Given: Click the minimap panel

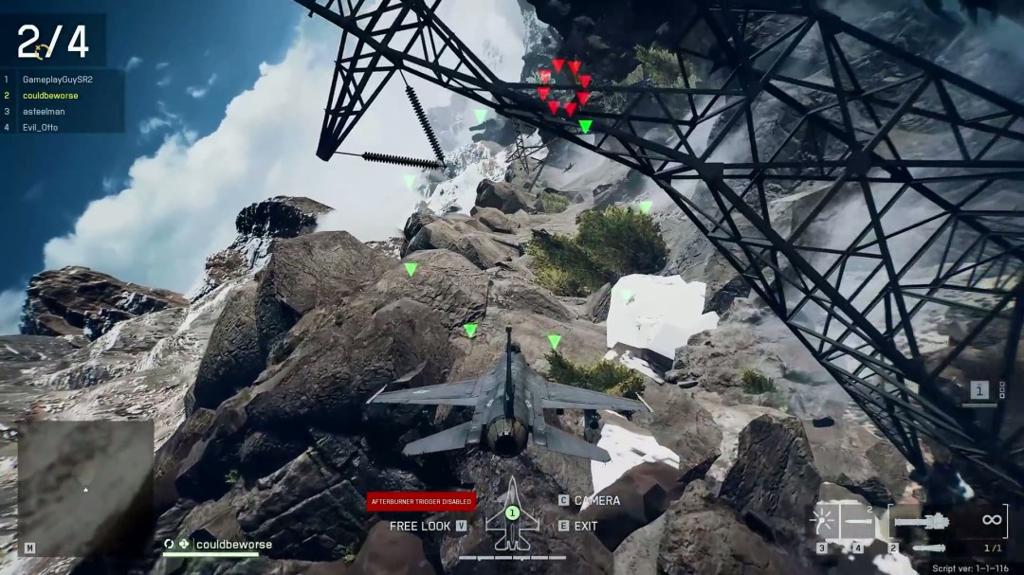Looking at the screenshot, I should point(85,487).
